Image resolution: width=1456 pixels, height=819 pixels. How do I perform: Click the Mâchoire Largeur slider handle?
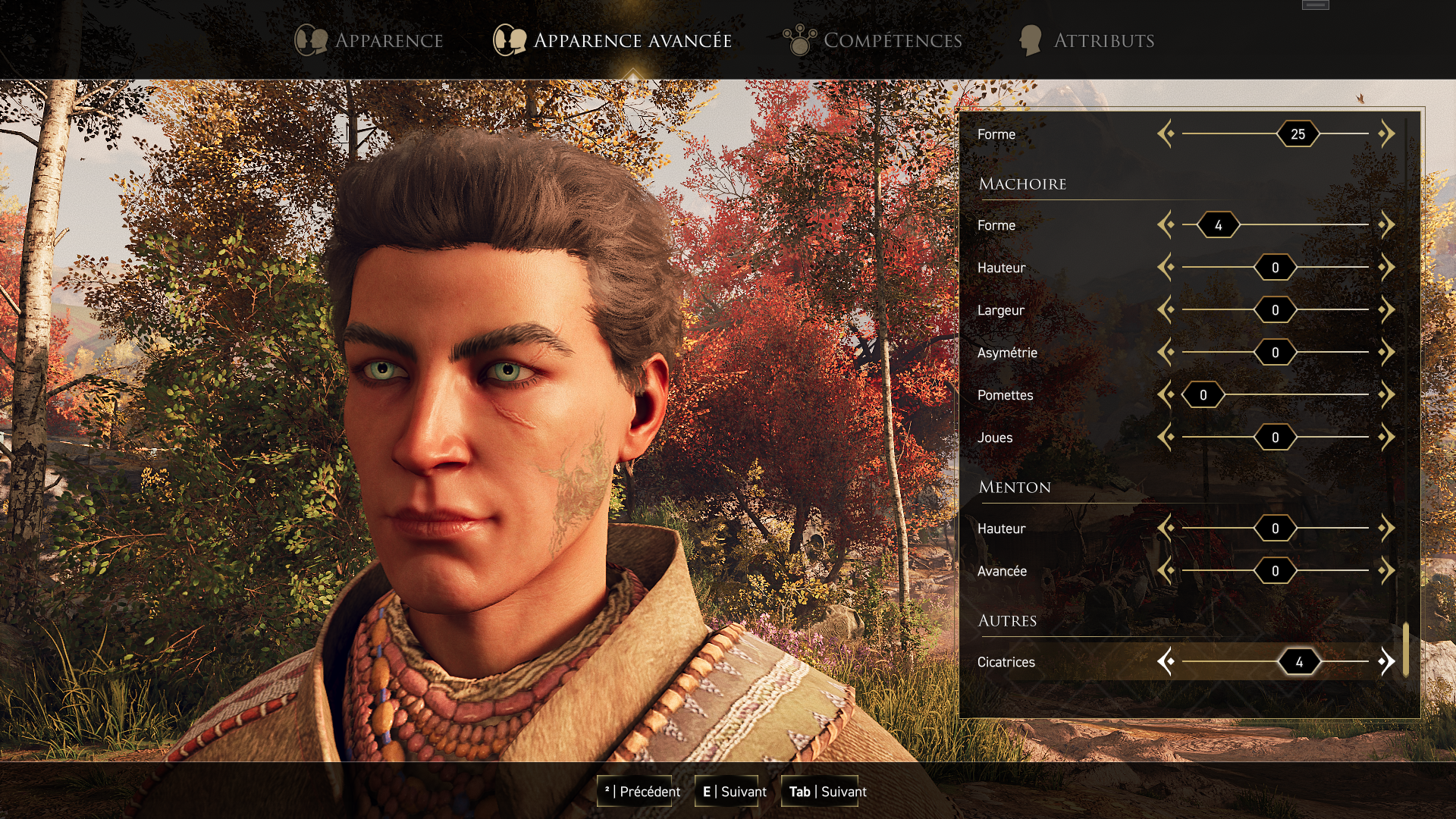point(1275,310)
